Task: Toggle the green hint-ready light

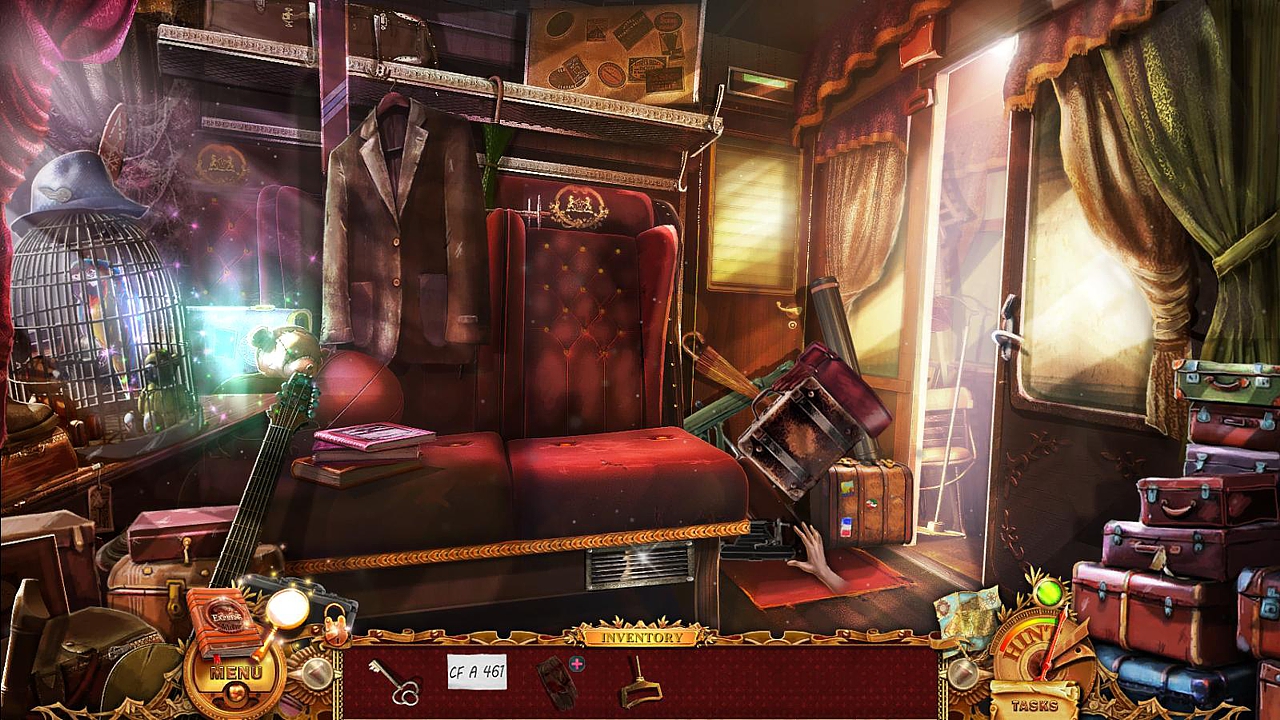Action: pyautogui.click(x=1050, y=594)
